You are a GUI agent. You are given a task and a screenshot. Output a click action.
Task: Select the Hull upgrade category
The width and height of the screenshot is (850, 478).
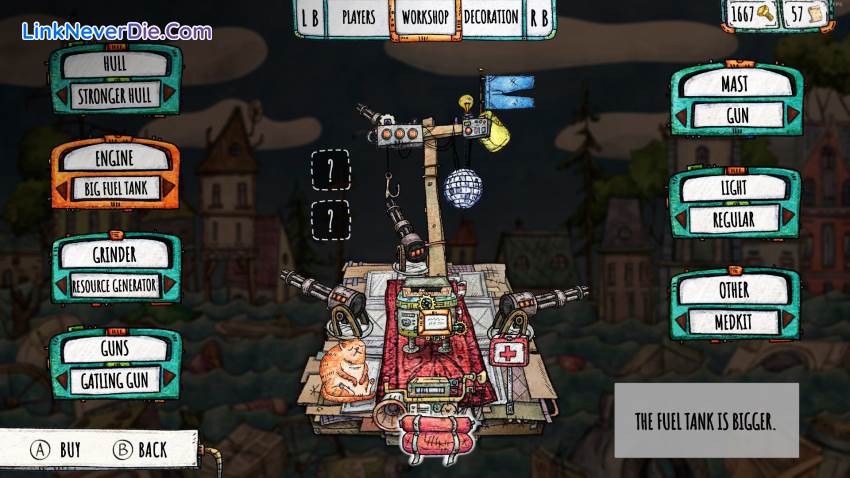pos(115,62)
